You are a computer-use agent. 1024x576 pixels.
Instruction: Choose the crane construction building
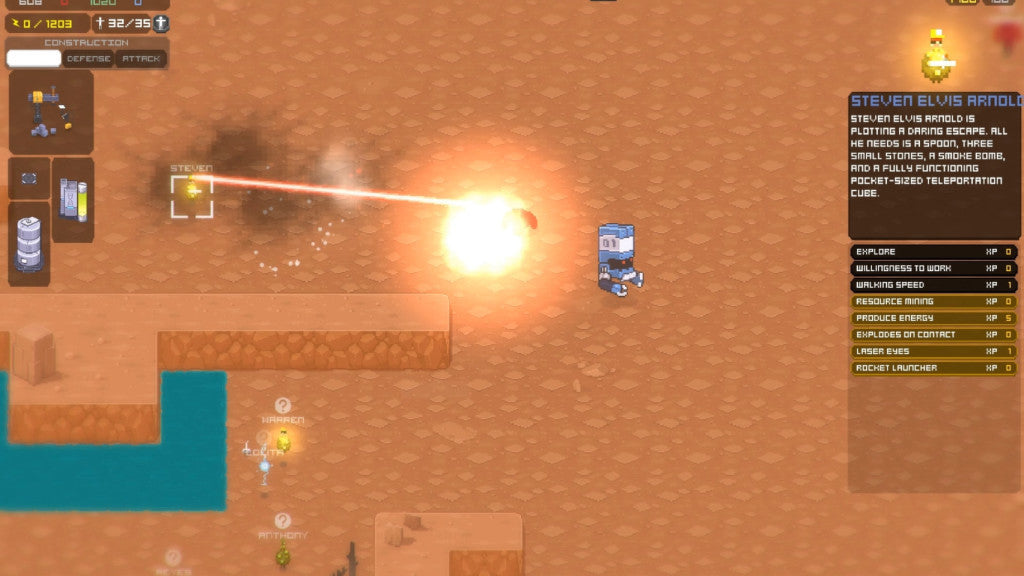[51, 111]
